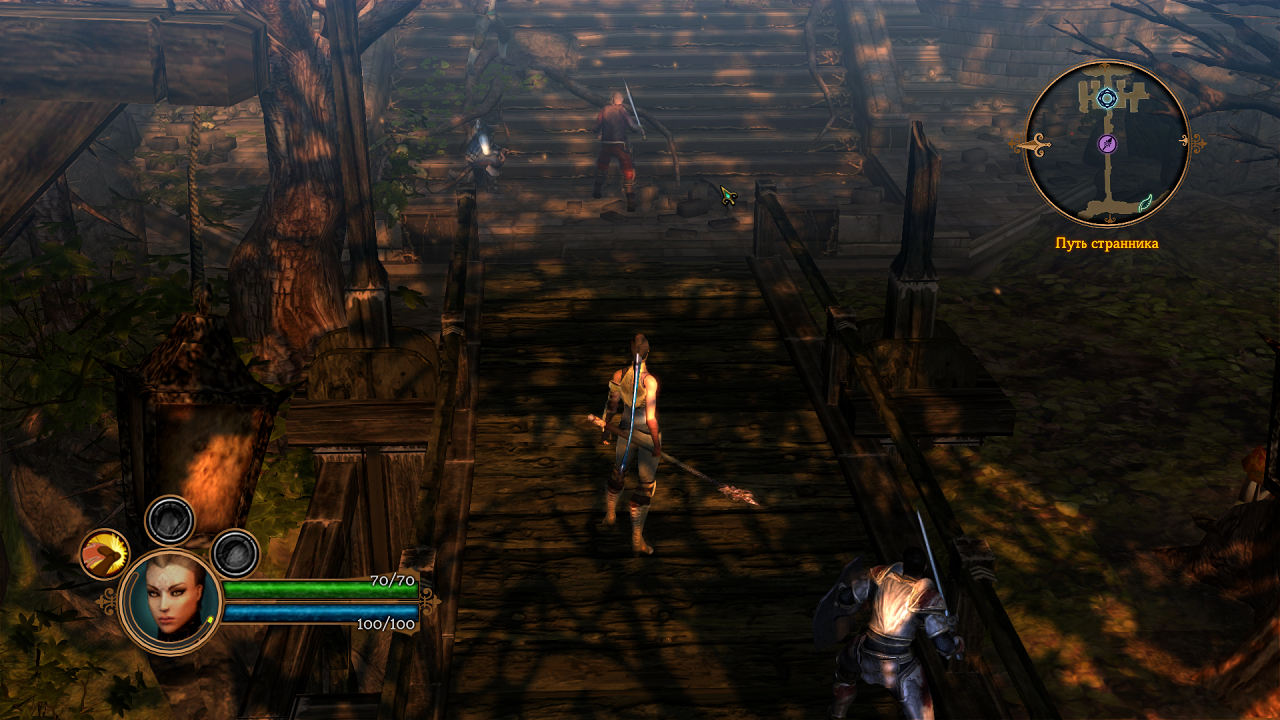Select the green leaf marker on minimap

(x=1145, y=202)
